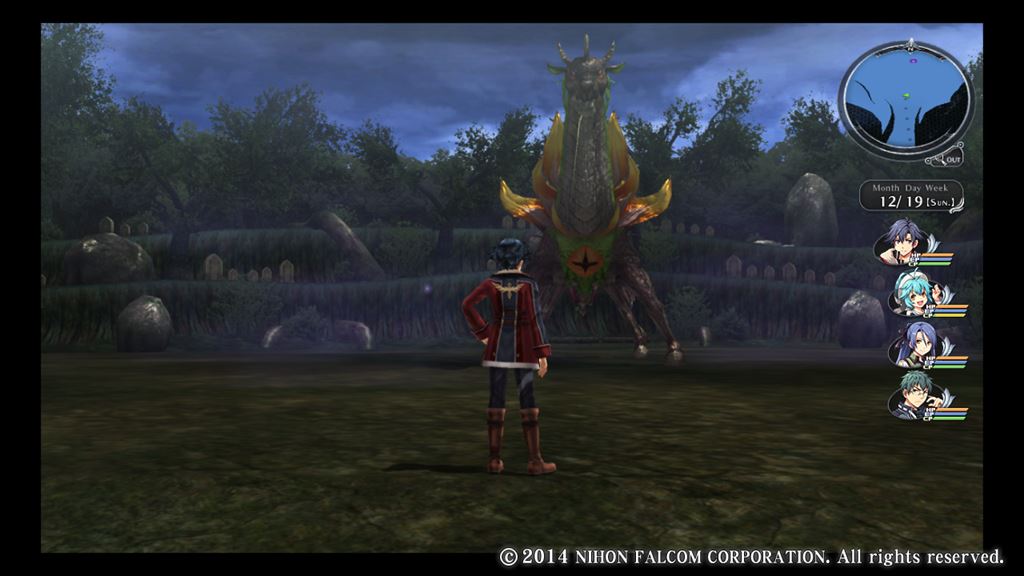Open the circular minimap
Screen dimensions: 1024x576
coord(905,100)
